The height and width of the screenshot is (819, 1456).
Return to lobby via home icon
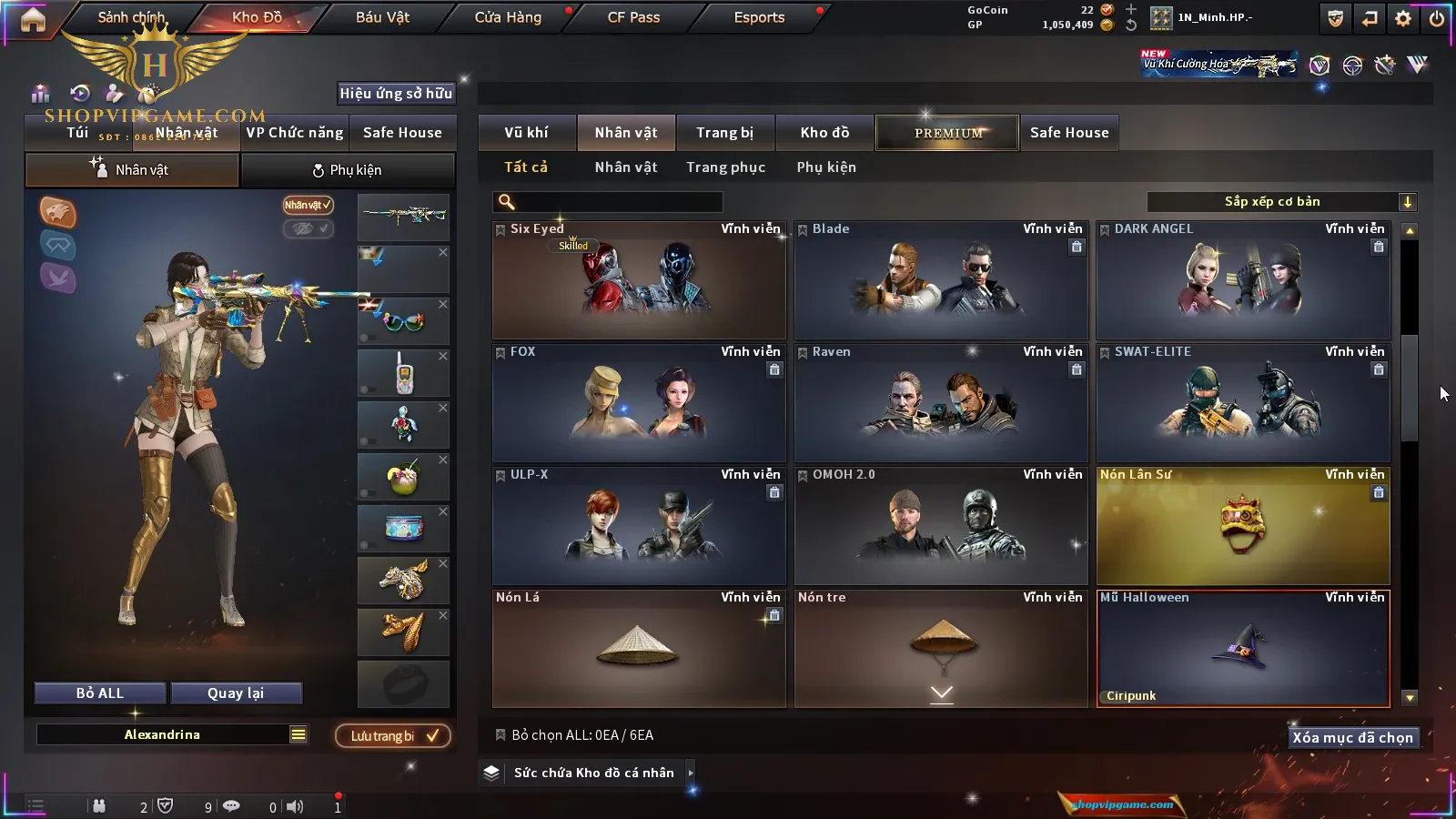(33, 19)
